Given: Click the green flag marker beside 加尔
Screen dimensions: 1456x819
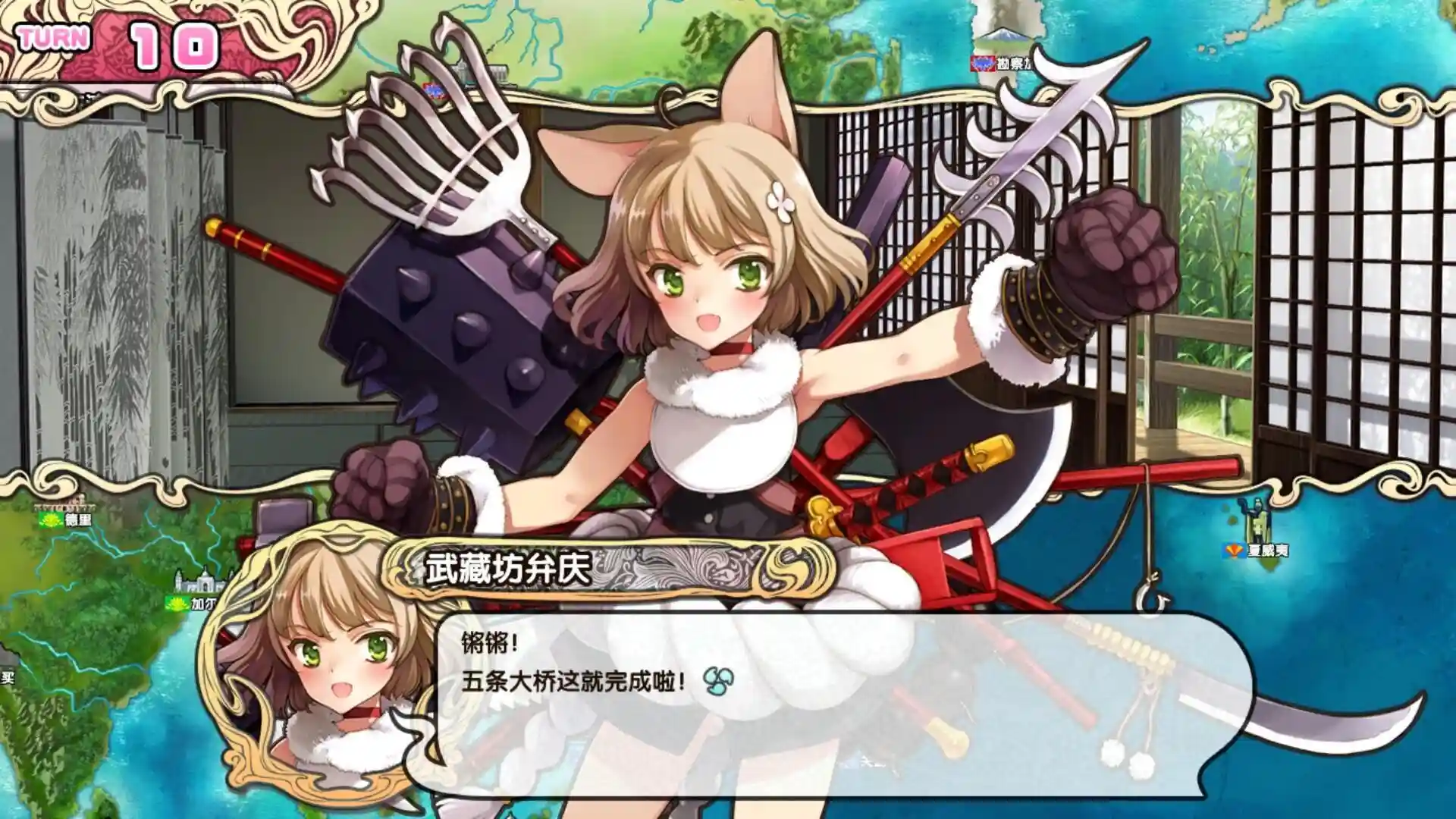Looking at the screenshot, I should point(177,604).
